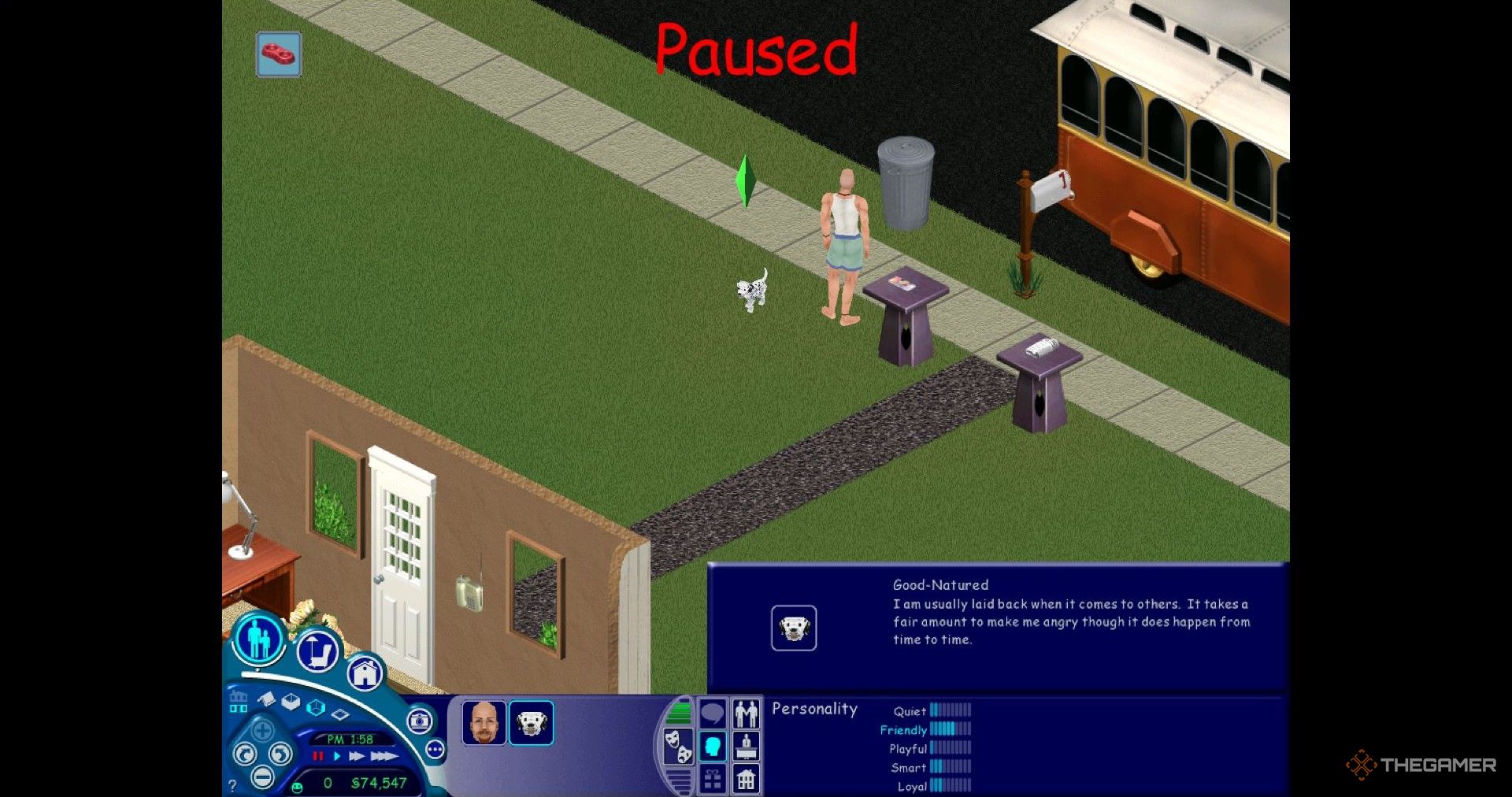This screenshot has width=1512, height=797.
Task: Zoom in the camera with plus button
Action: [262, 730]
